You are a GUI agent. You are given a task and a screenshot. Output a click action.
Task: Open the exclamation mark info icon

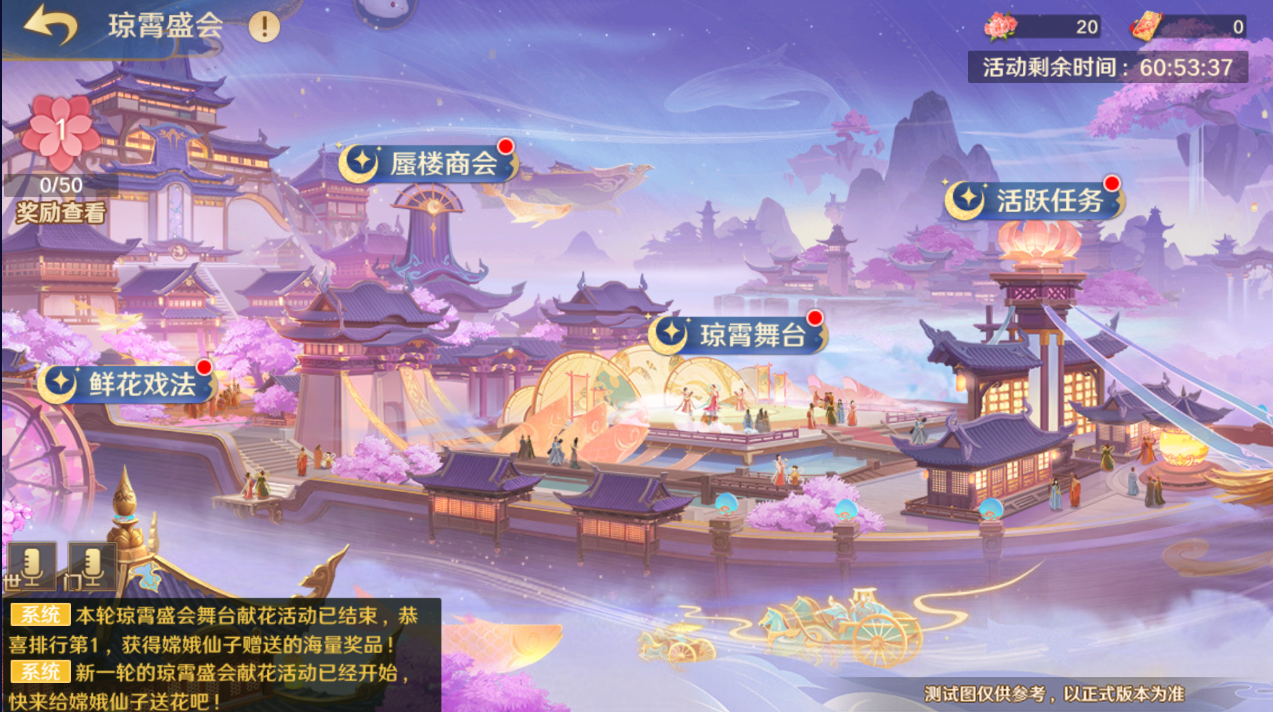pyautogui.click(x=264, y=26)
